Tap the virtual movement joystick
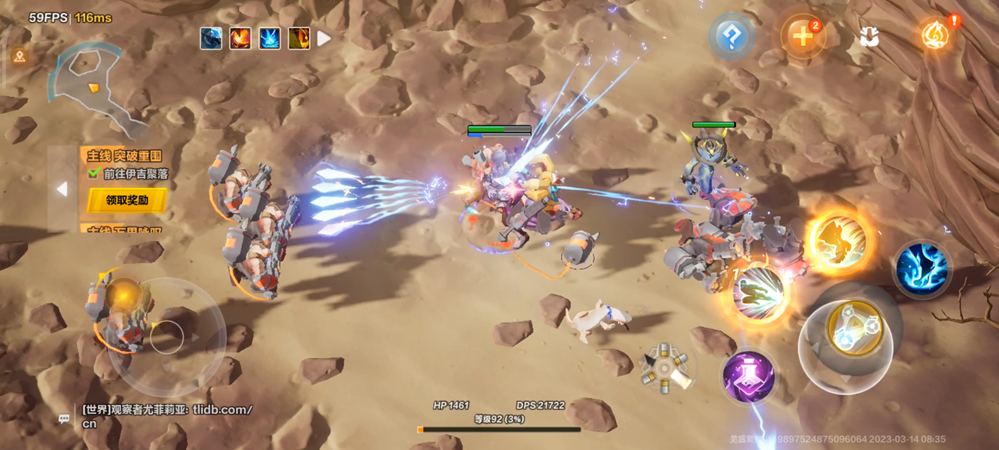This screenshot has width=999, height=450. 166,337
